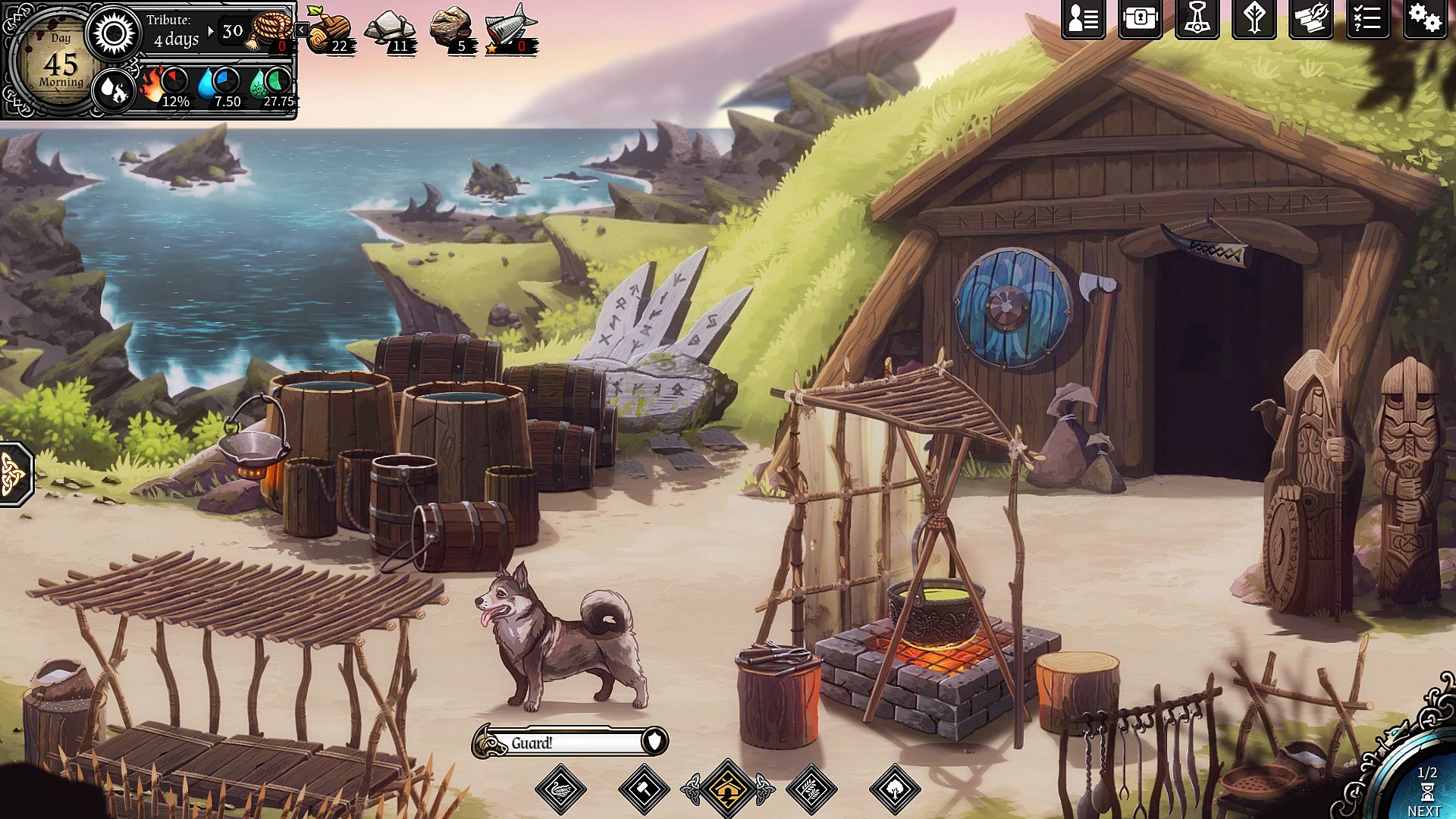Viewport: 1456px width, 819px height.
Task: Switch to the wheat field location
Action: (811, 789)
